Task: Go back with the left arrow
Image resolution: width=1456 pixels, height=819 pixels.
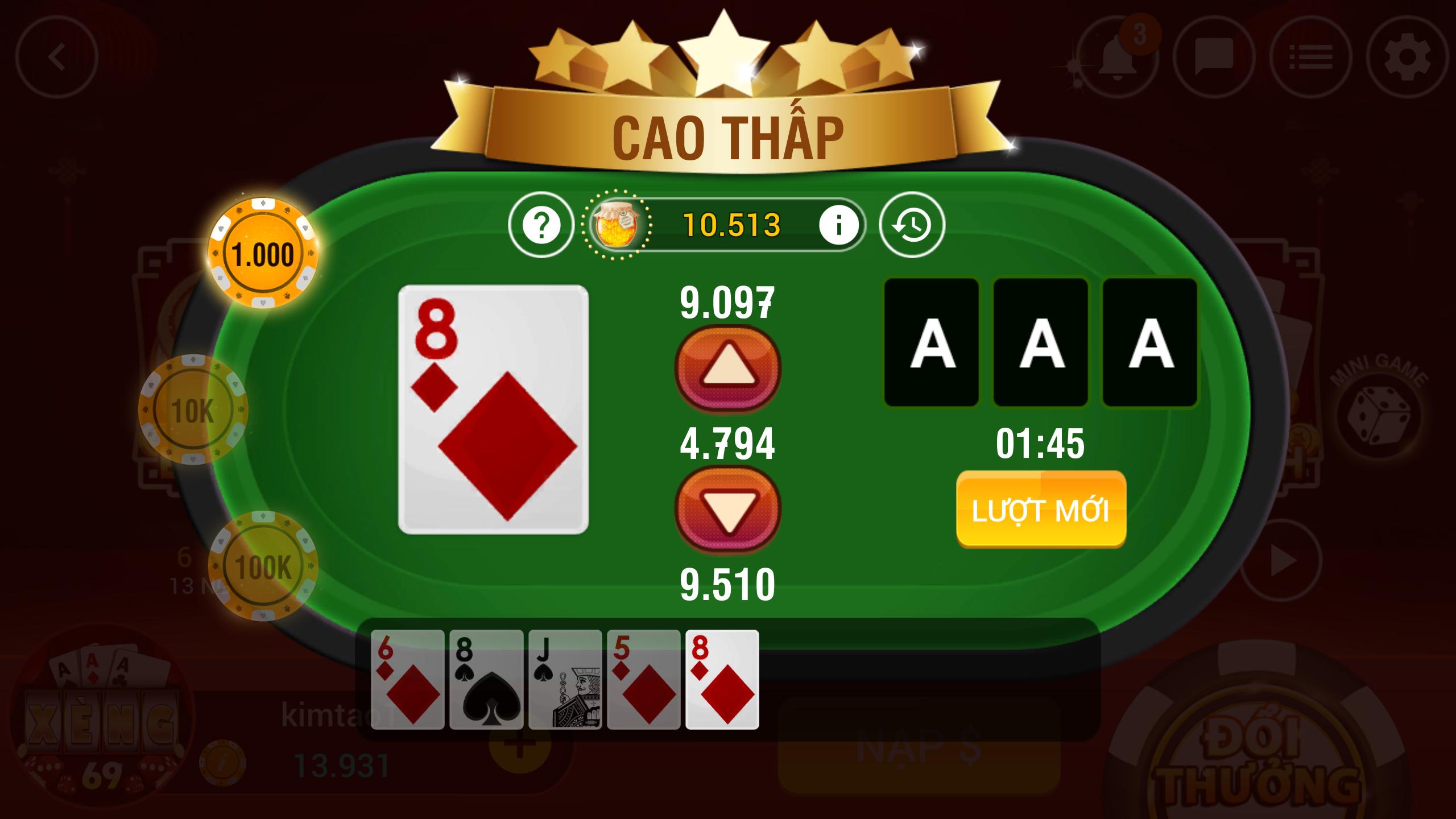Action: pos(57,55)
